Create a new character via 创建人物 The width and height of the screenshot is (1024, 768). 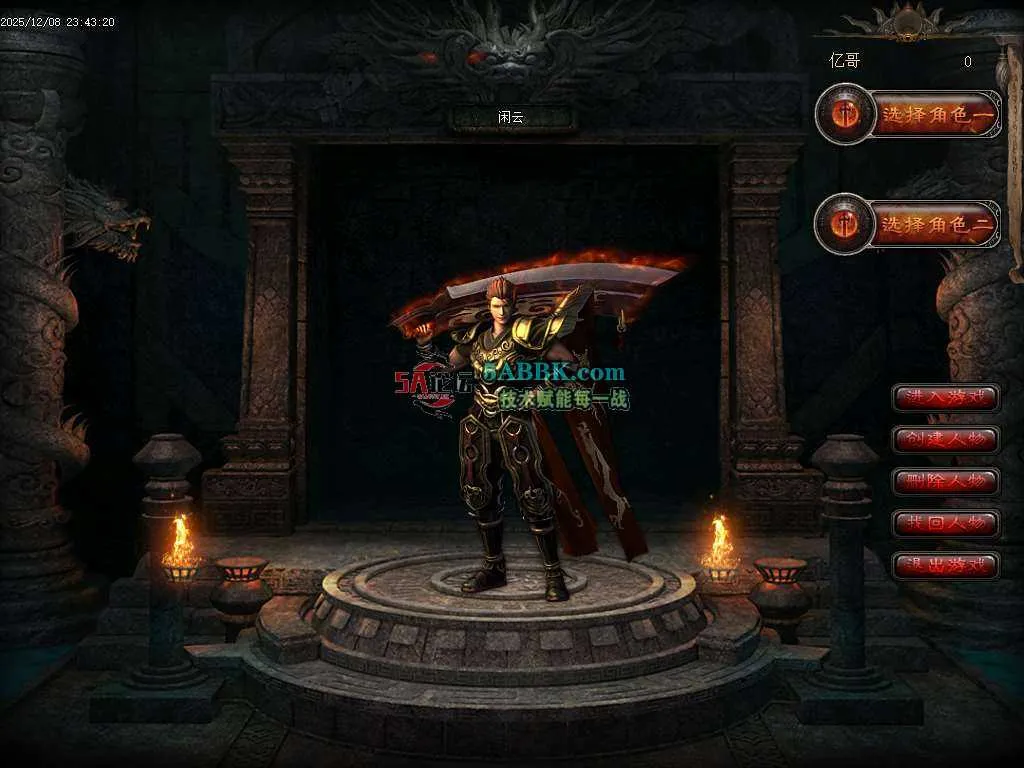(x=945, y=439)
